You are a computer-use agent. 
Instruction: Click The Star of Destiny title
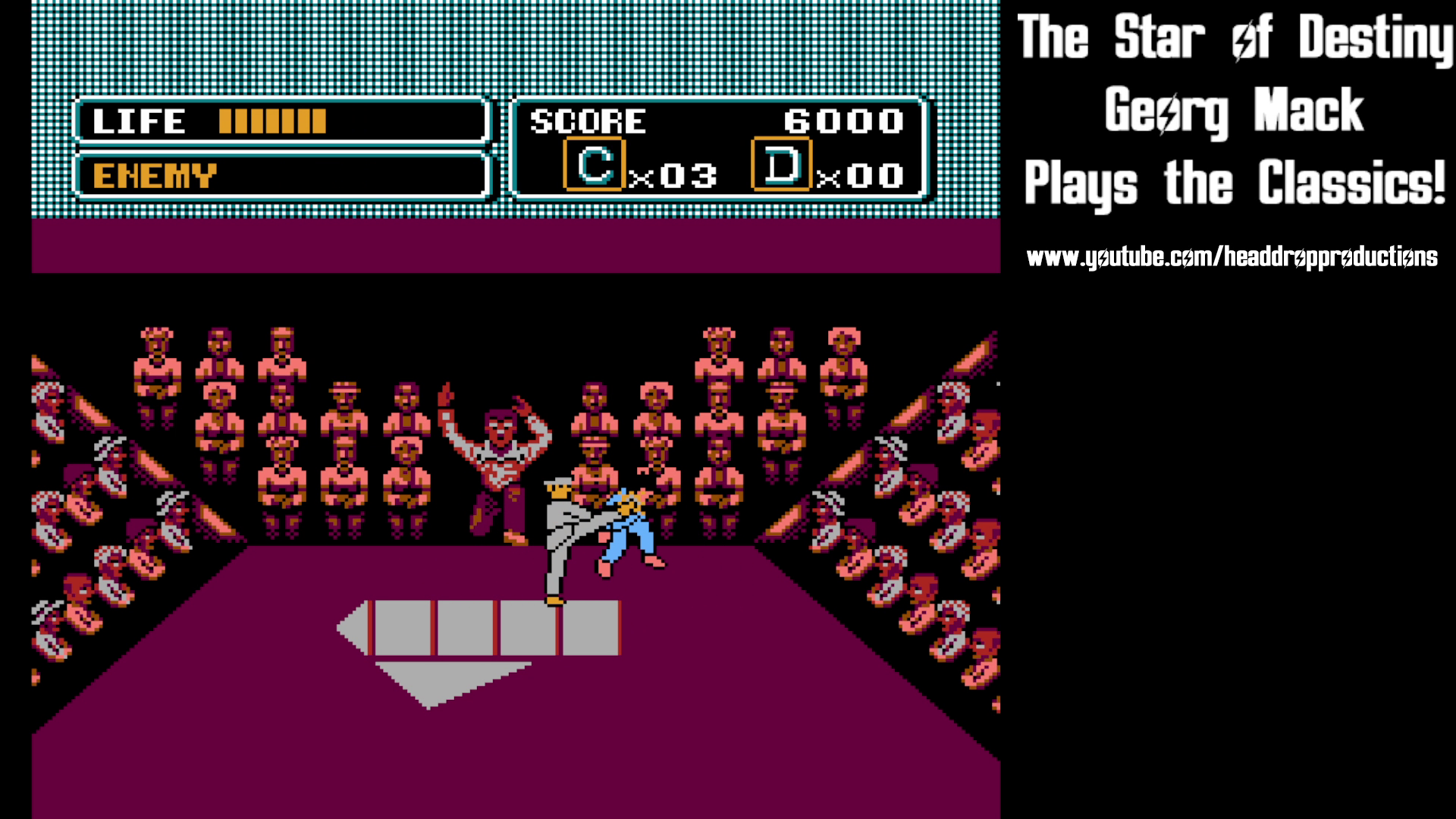tap(1232, 36)
